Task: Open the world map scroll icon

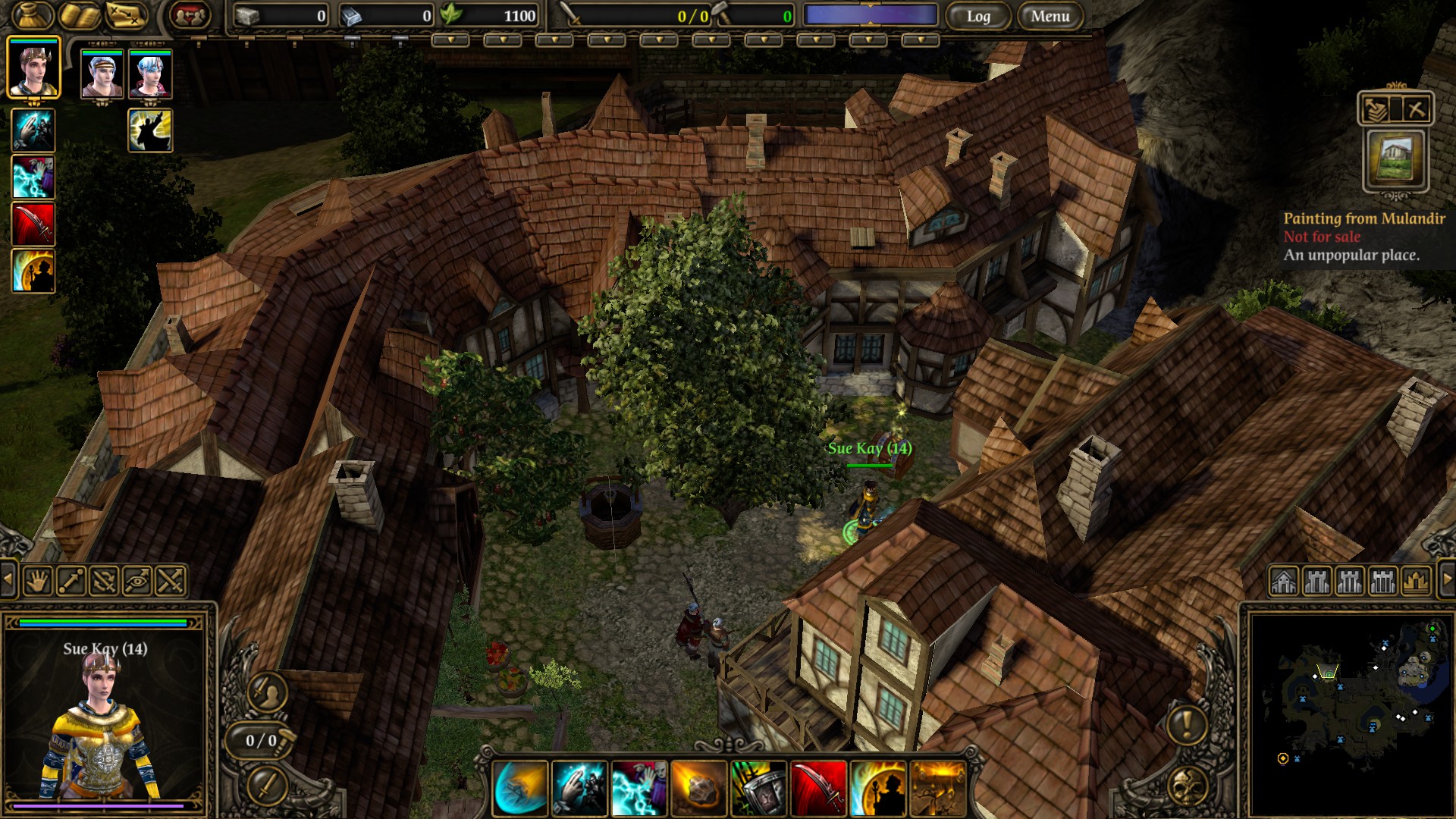Action: (127, 15)
